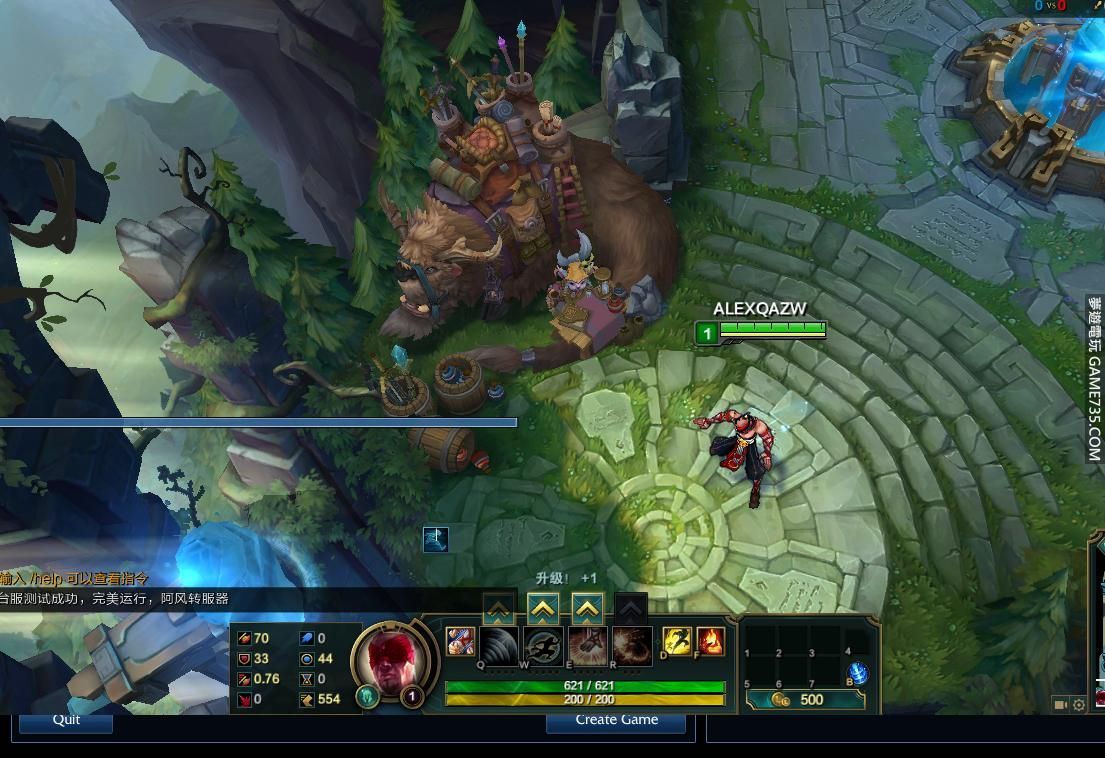Click the minimap panel at the screen edge
1105x758 pixels.
[x=1097, y=620]
